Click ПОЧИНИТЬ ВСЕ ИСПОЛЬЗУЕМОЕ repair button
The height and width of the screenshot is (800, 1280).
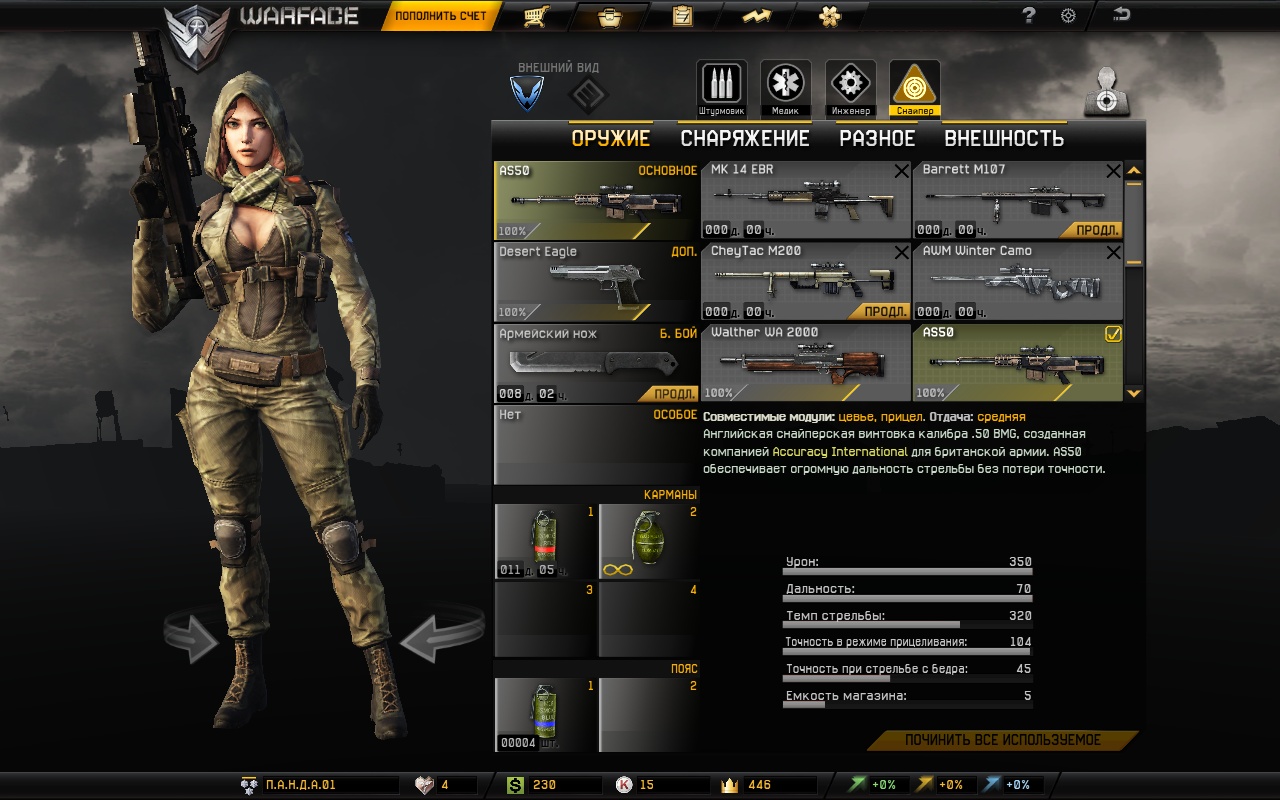coord(1002,741)
